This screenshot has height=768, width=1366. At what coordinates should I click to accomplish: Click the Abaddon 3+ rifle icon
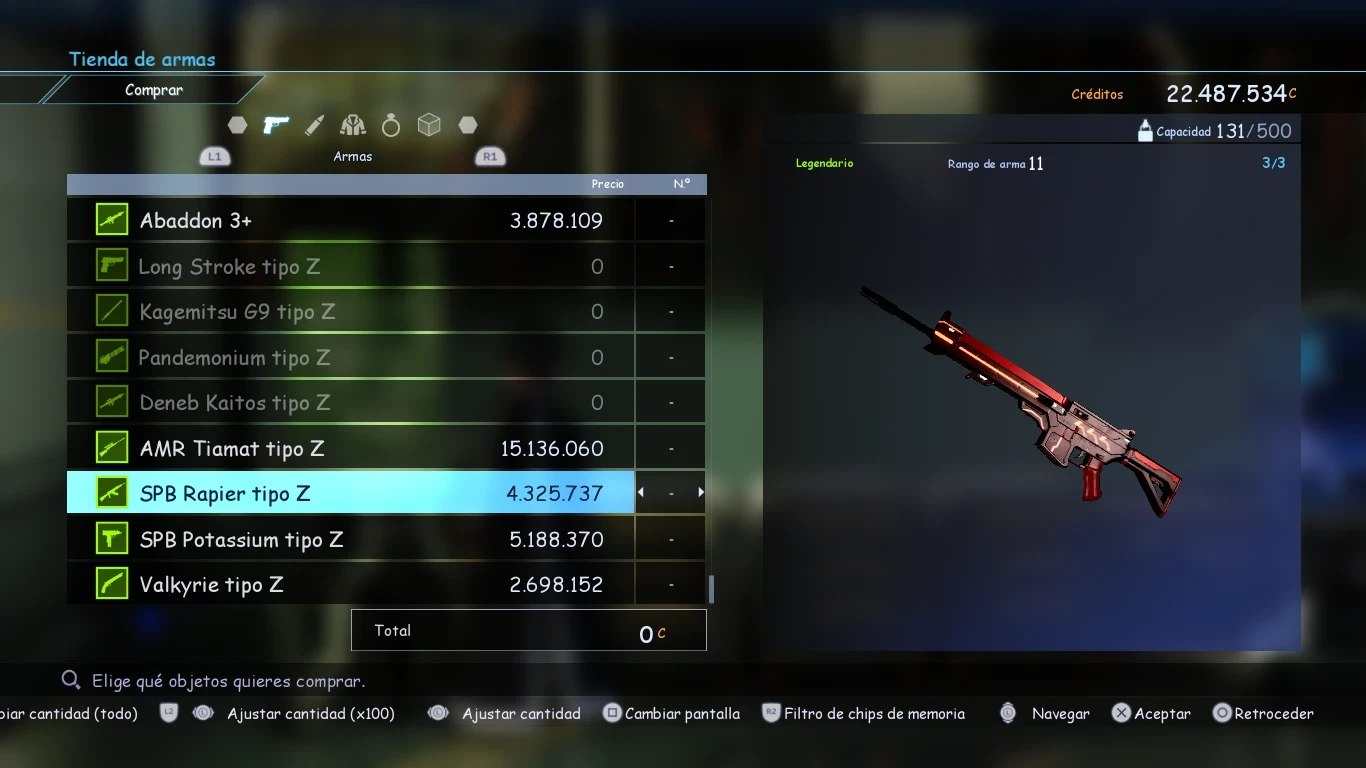(x=110, y=219)
